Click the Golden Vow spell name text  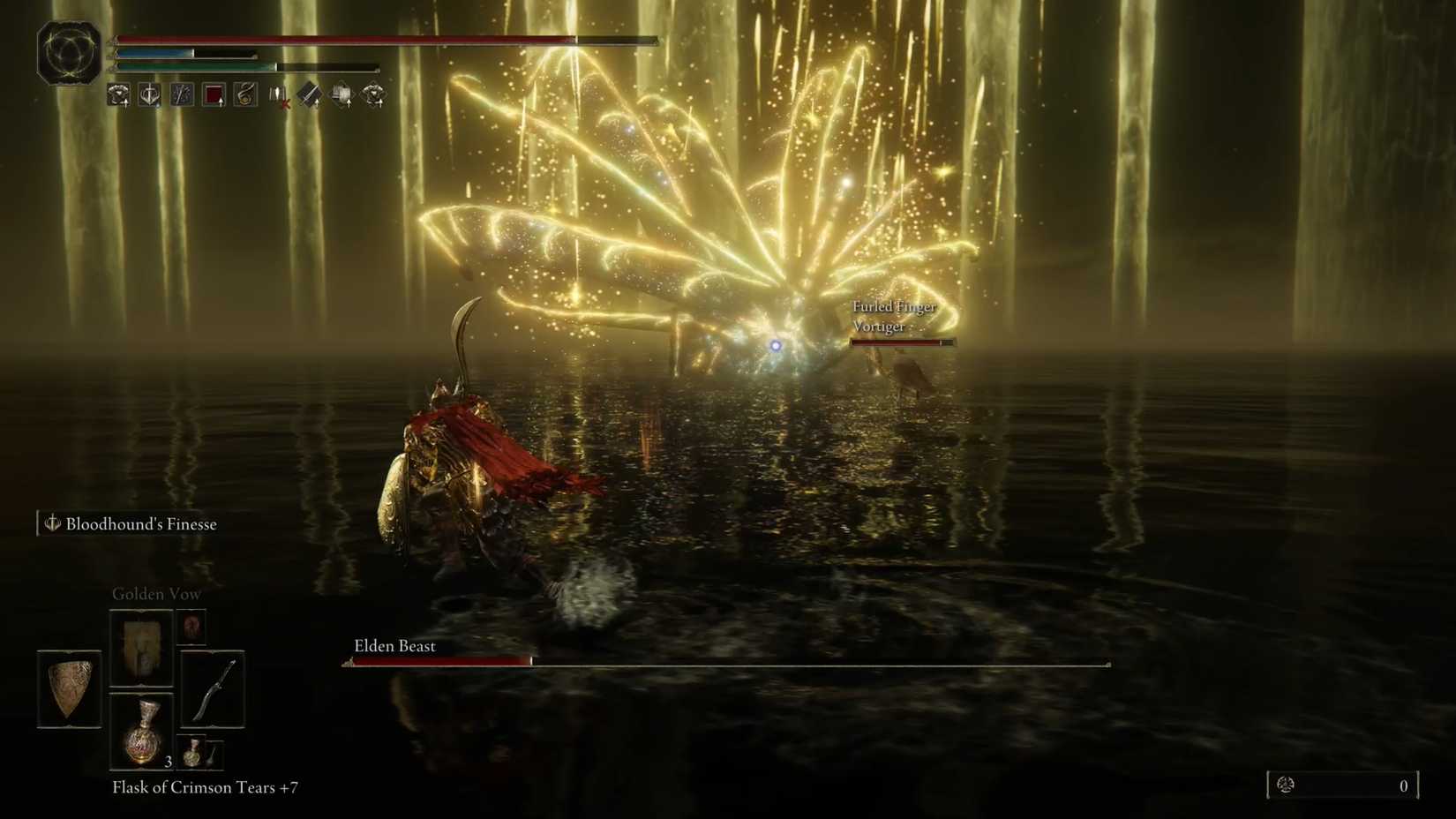point(155,593)
